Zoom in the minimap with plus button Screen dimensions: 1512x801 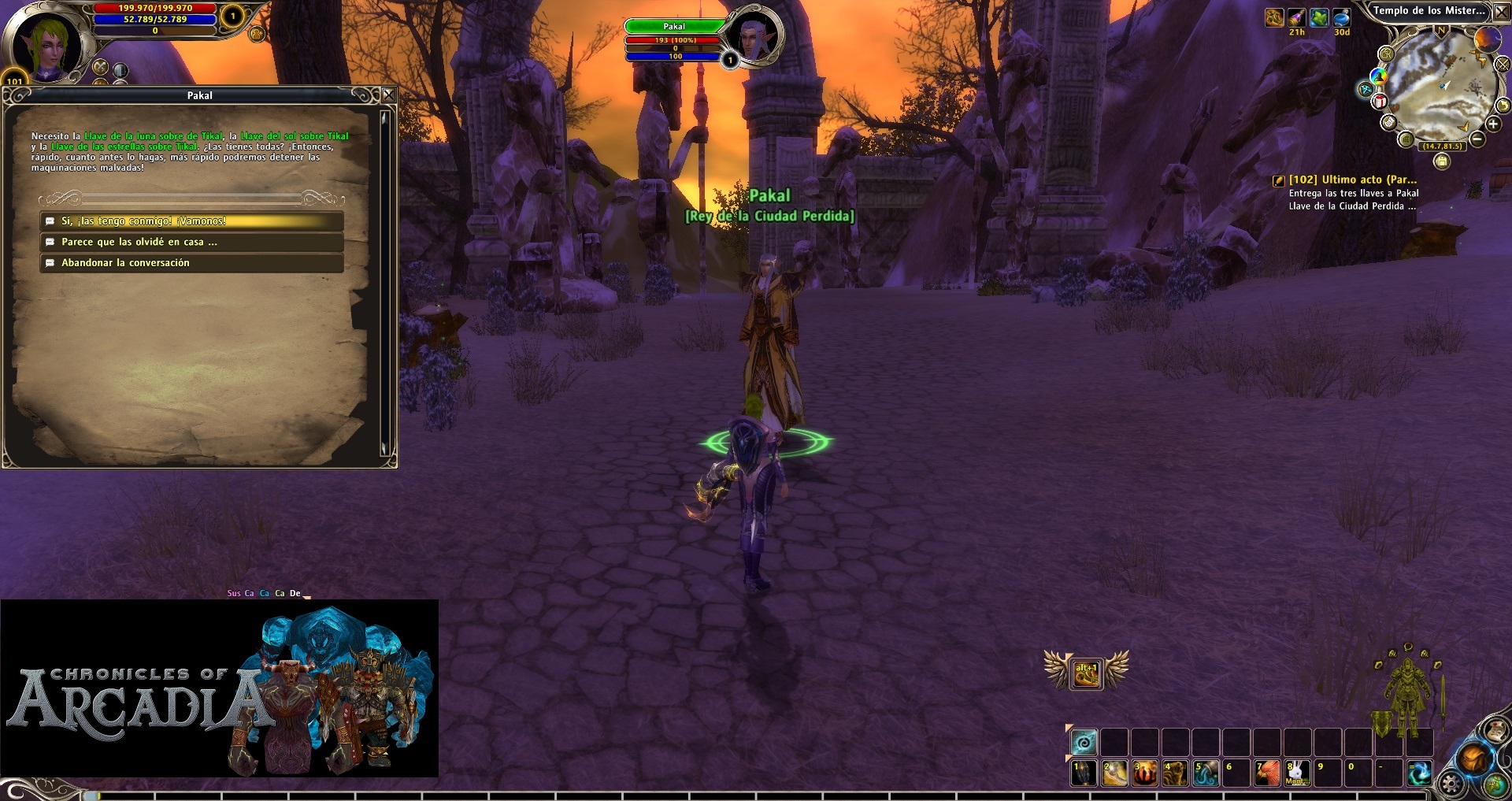pos(1492,124)
